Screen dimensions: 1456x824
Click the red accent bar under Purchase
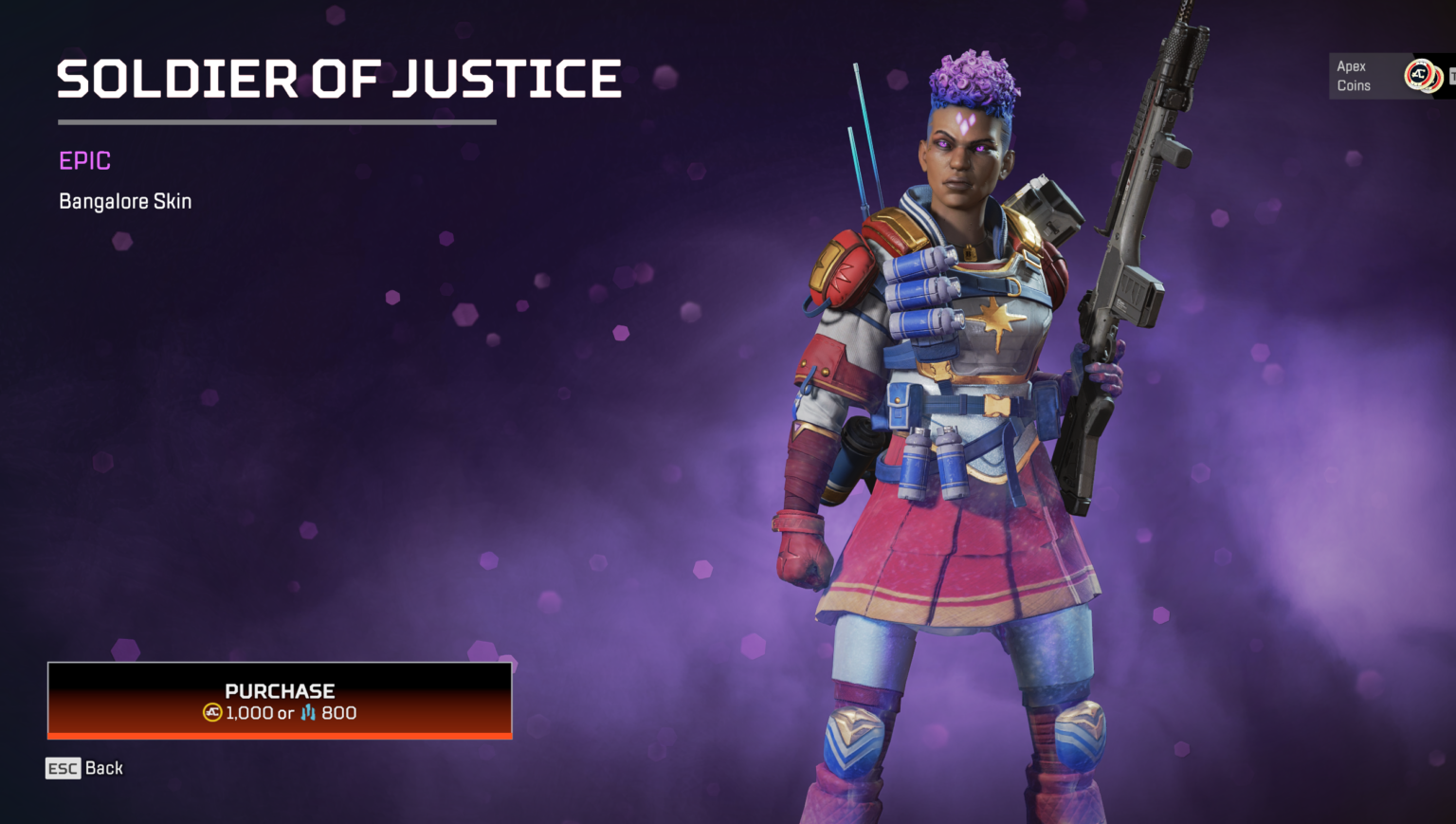click(x=279, y=736)
